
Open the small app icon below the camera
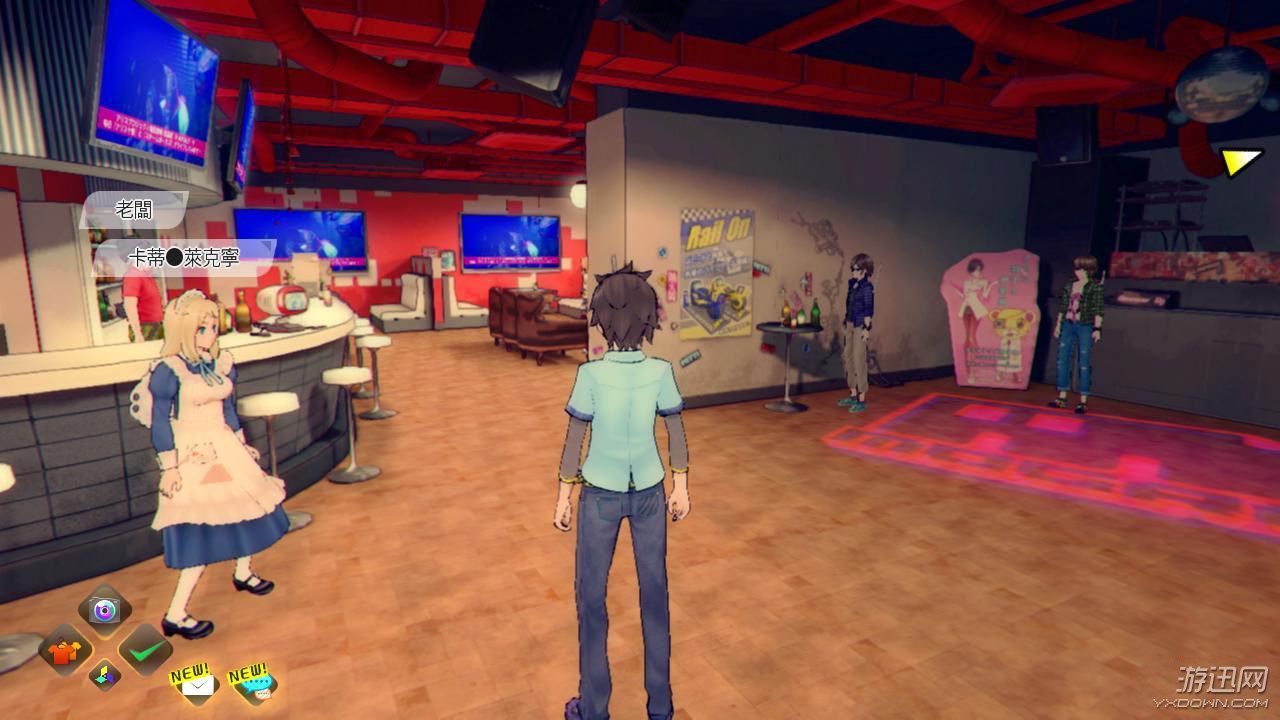pyautogui.click(x=105, y=675)
